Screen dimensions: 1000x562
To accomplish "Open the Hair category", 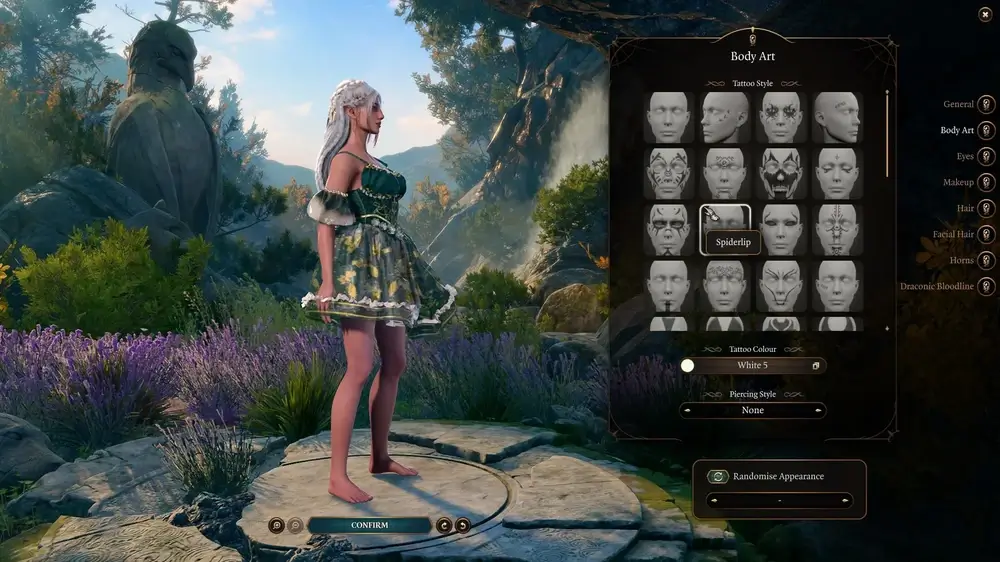I will (x=986, y=208).
